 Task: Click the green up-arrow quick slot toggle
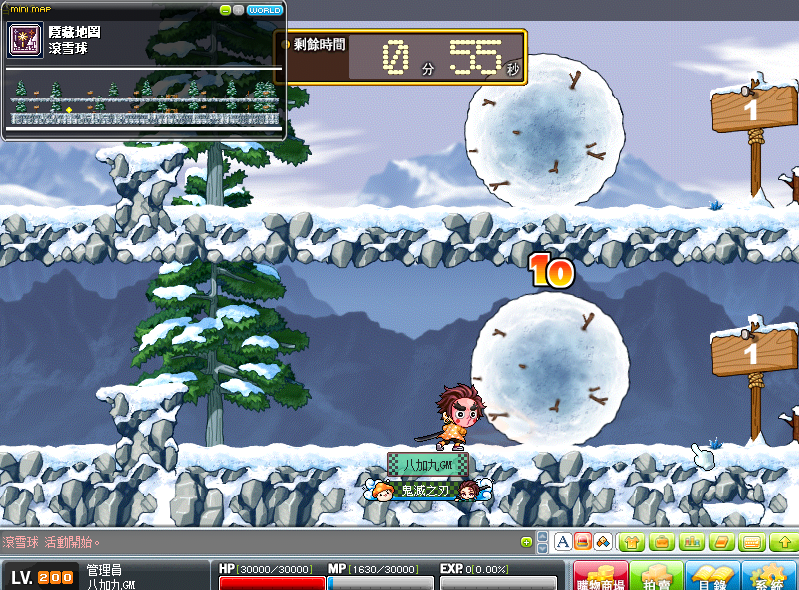tap(782, 542)
